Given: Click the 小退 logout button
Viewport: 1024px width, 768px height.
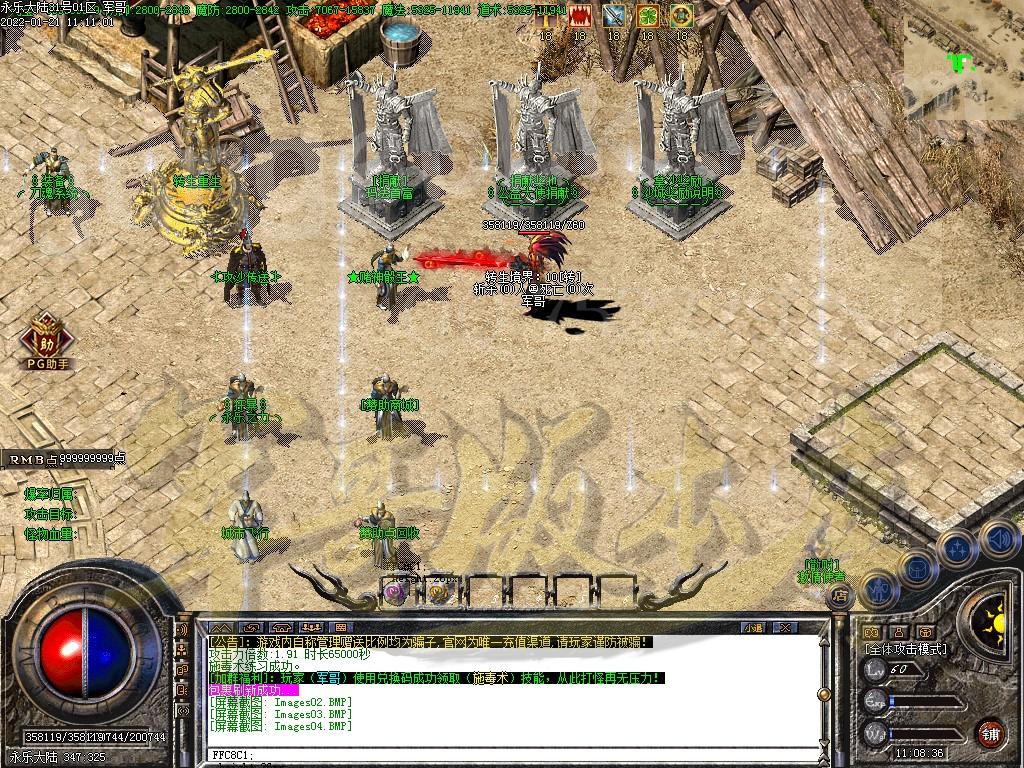Looking at the screenshot, I should point(753,627).
